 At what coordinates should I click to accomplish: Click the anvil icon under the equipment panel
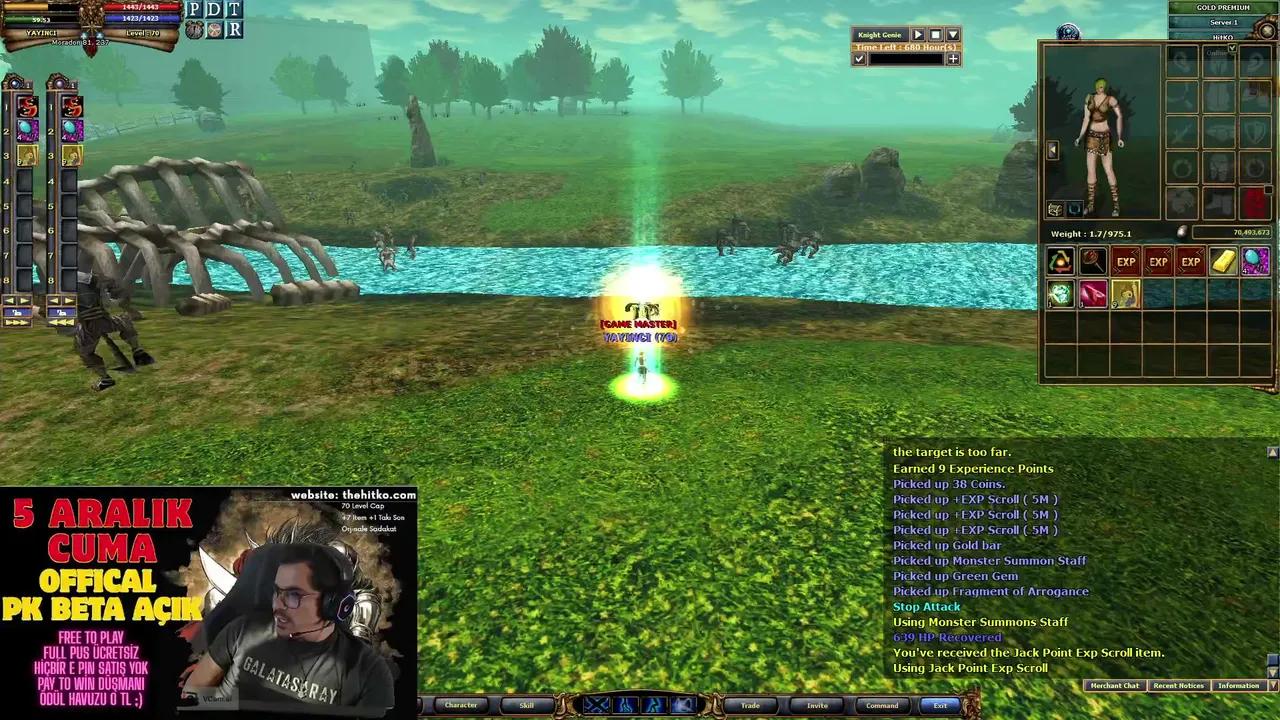coord(1057,209)
